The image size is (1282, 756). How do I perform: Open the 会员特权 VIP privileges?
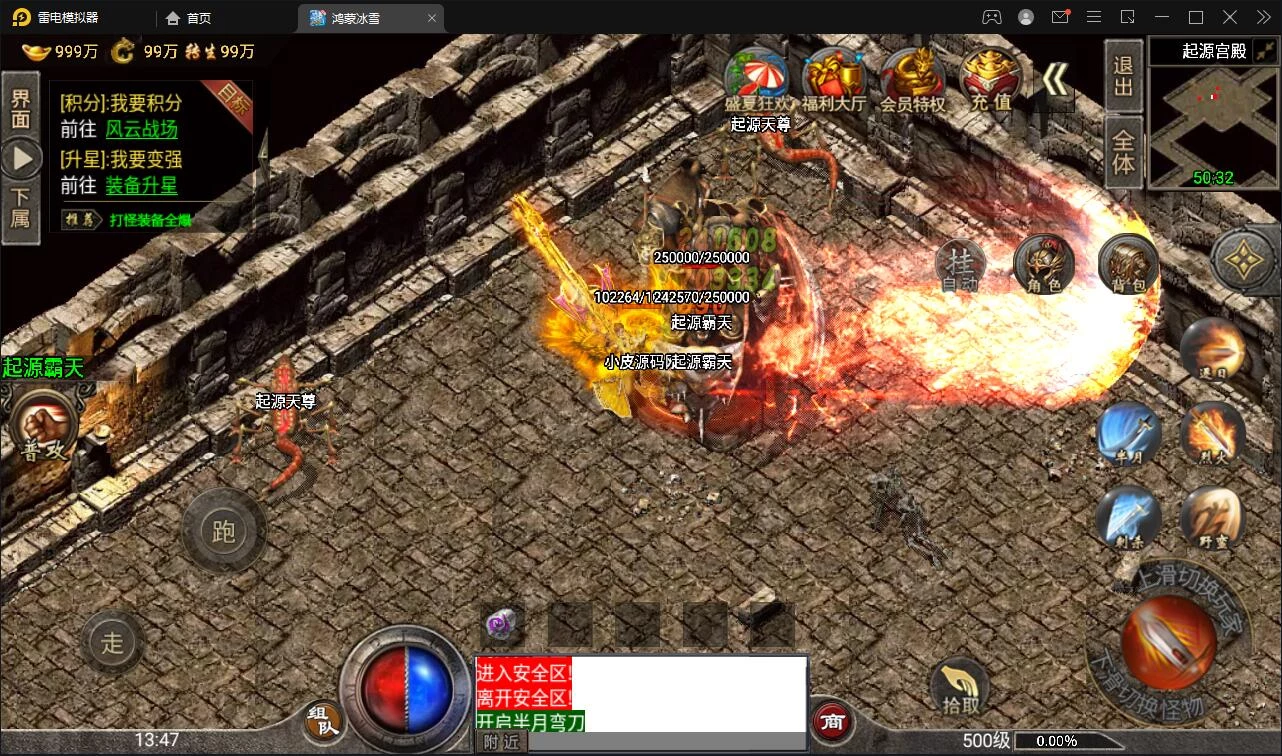coord(912,78)
